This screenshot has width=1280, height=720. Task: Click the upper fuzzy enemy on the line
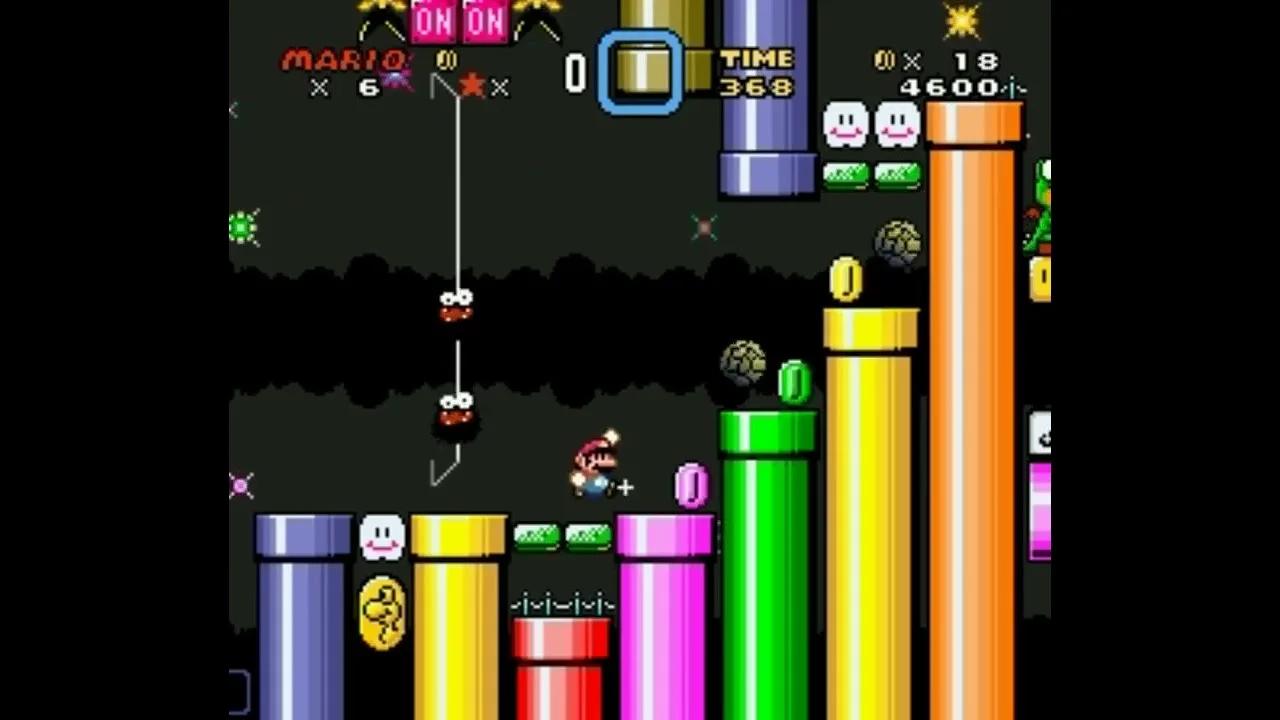(455, 305)
